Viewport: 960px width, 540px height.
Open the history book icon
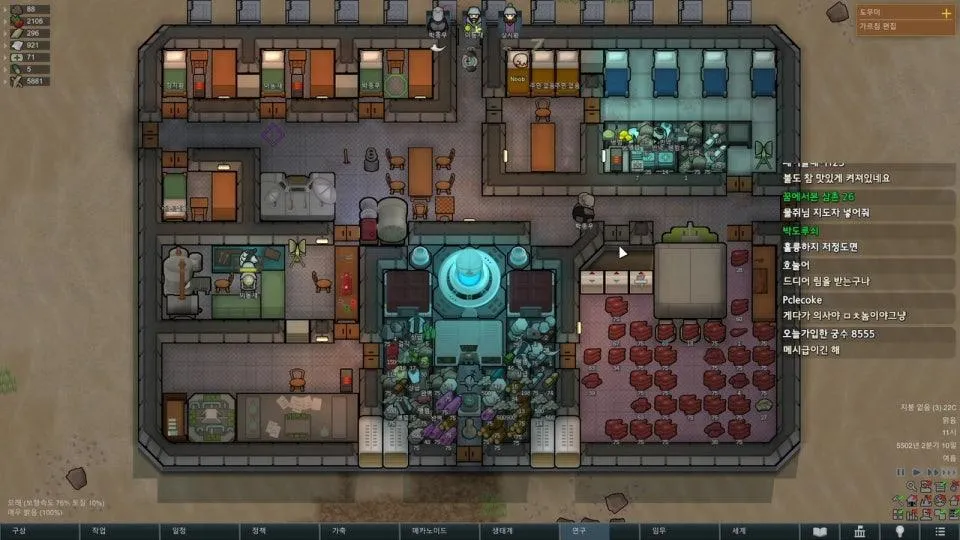click(x=820, y=531)
